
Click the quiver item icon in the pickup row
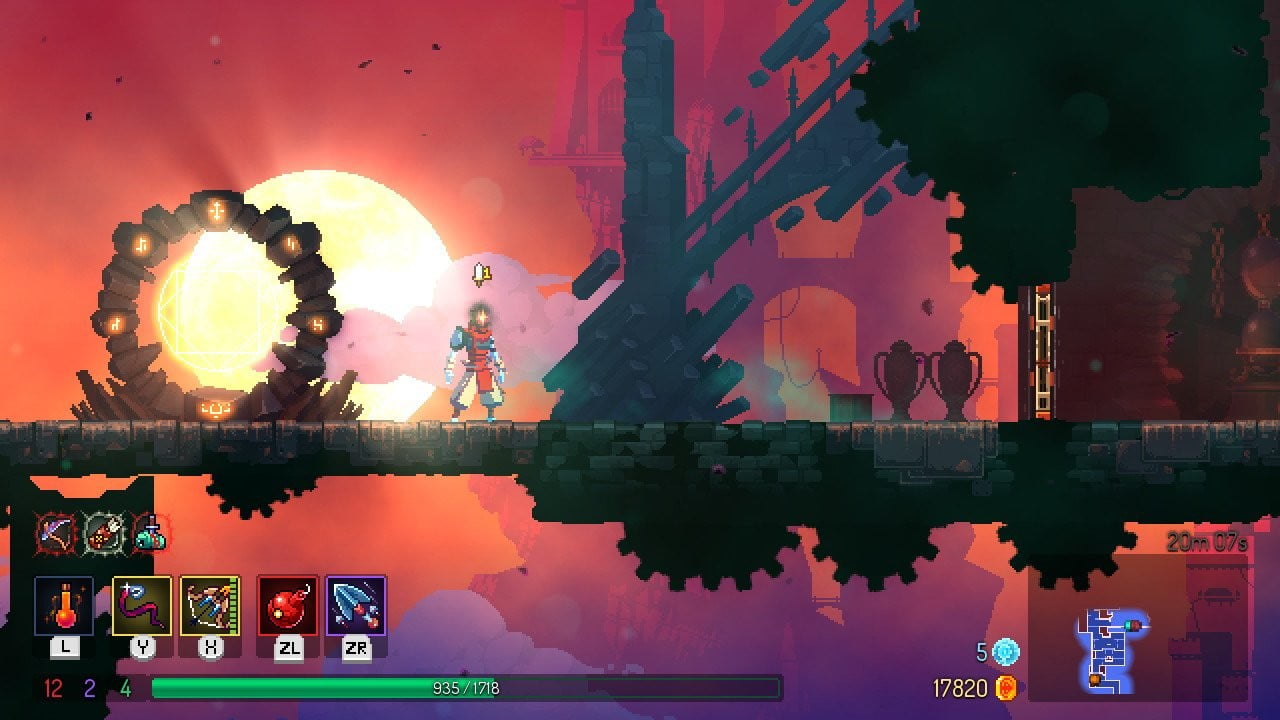101,533
